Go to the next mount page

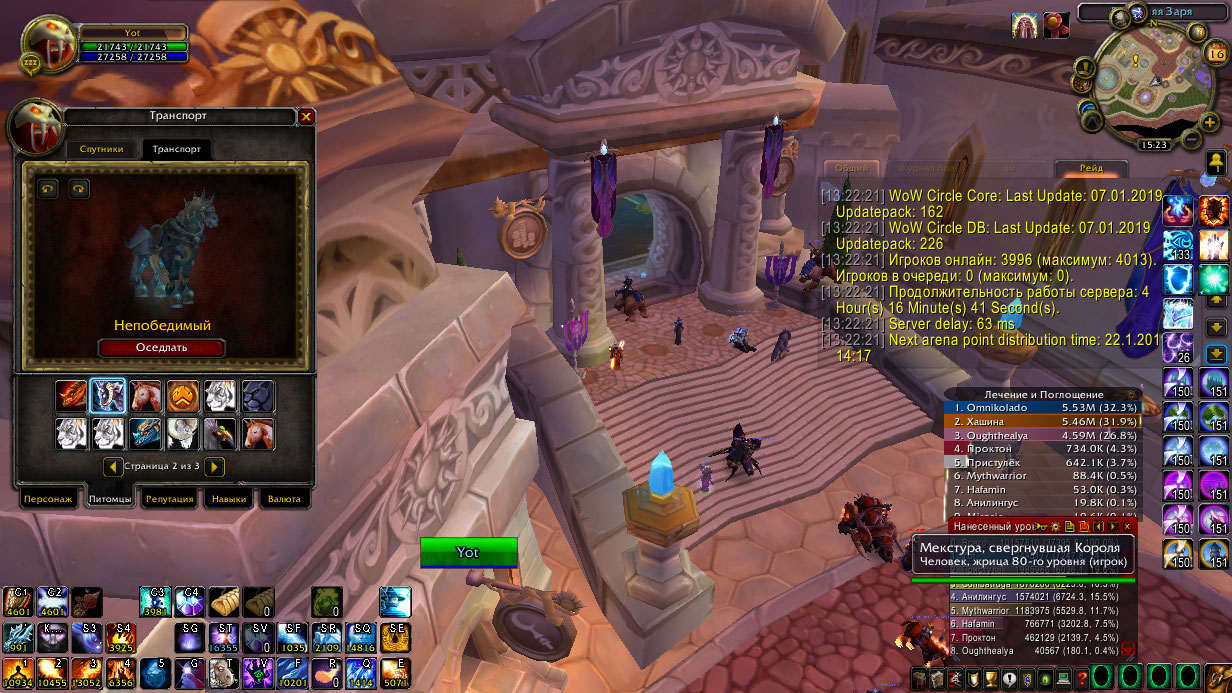(214, 466)
